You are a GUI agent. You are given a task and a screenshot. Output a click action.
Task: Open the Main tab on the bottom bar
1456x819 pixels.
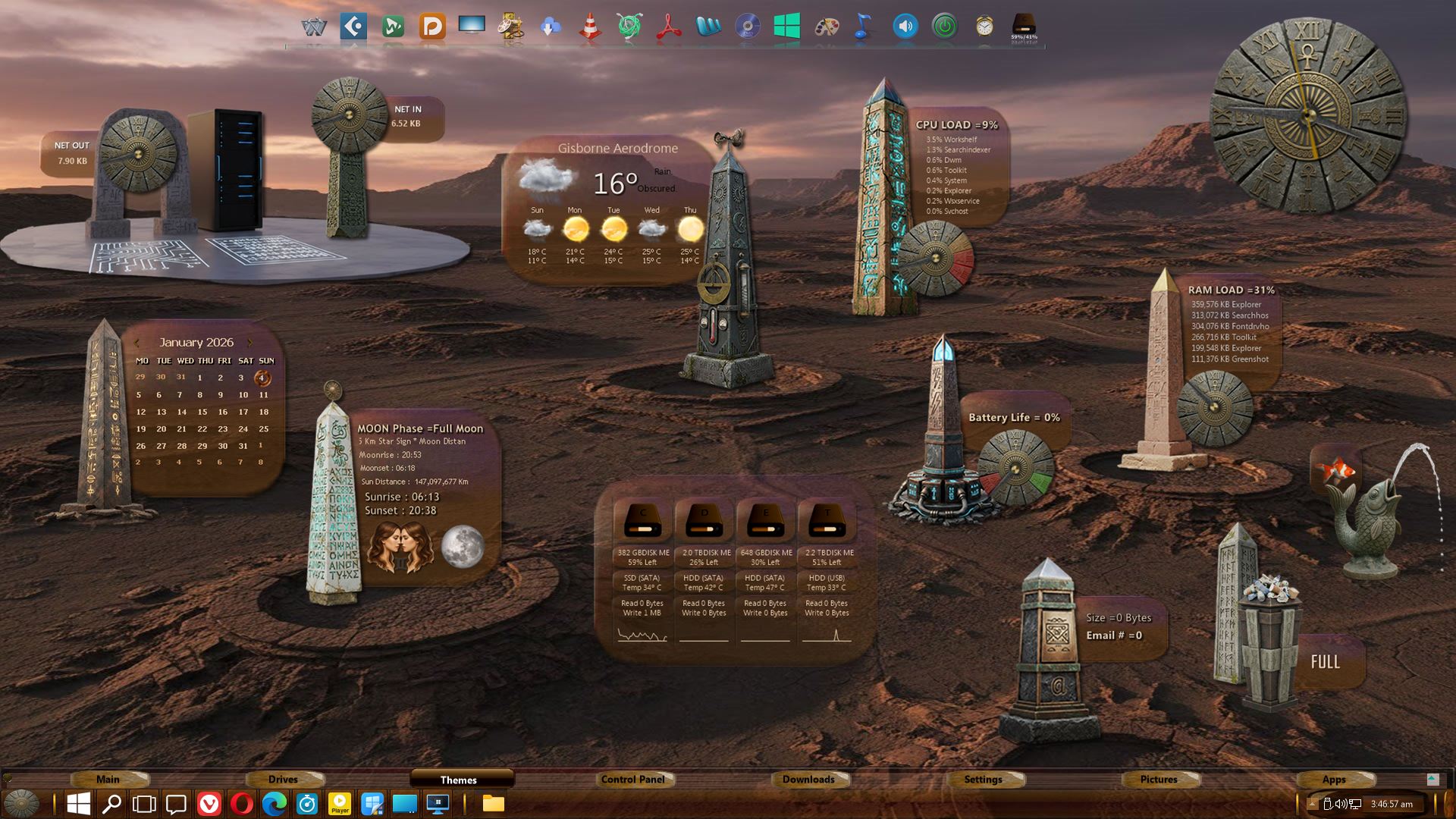(108, 779)
